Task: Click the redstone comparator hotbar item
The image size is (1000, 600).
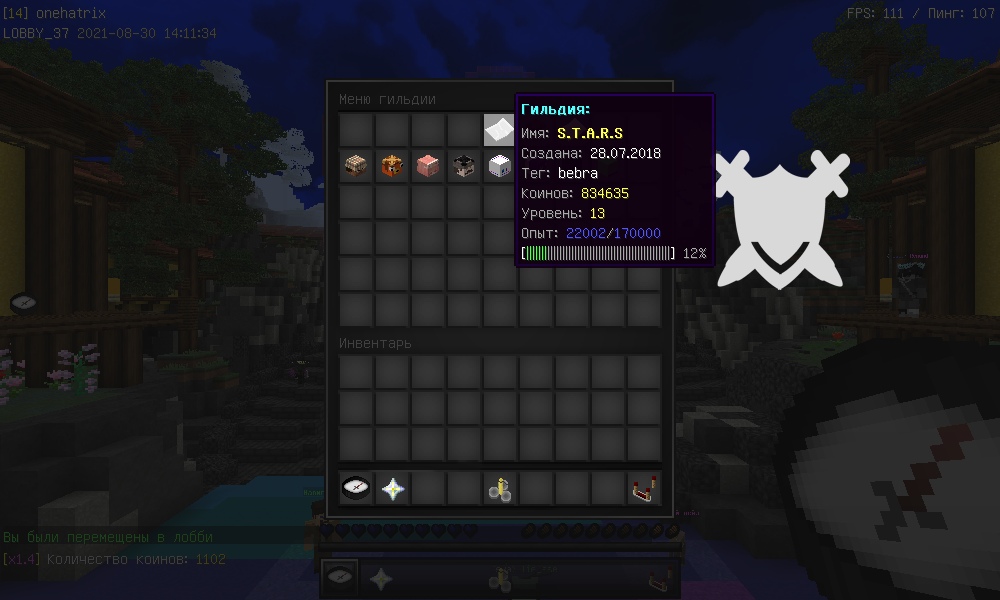Action: tap(644, 488)
